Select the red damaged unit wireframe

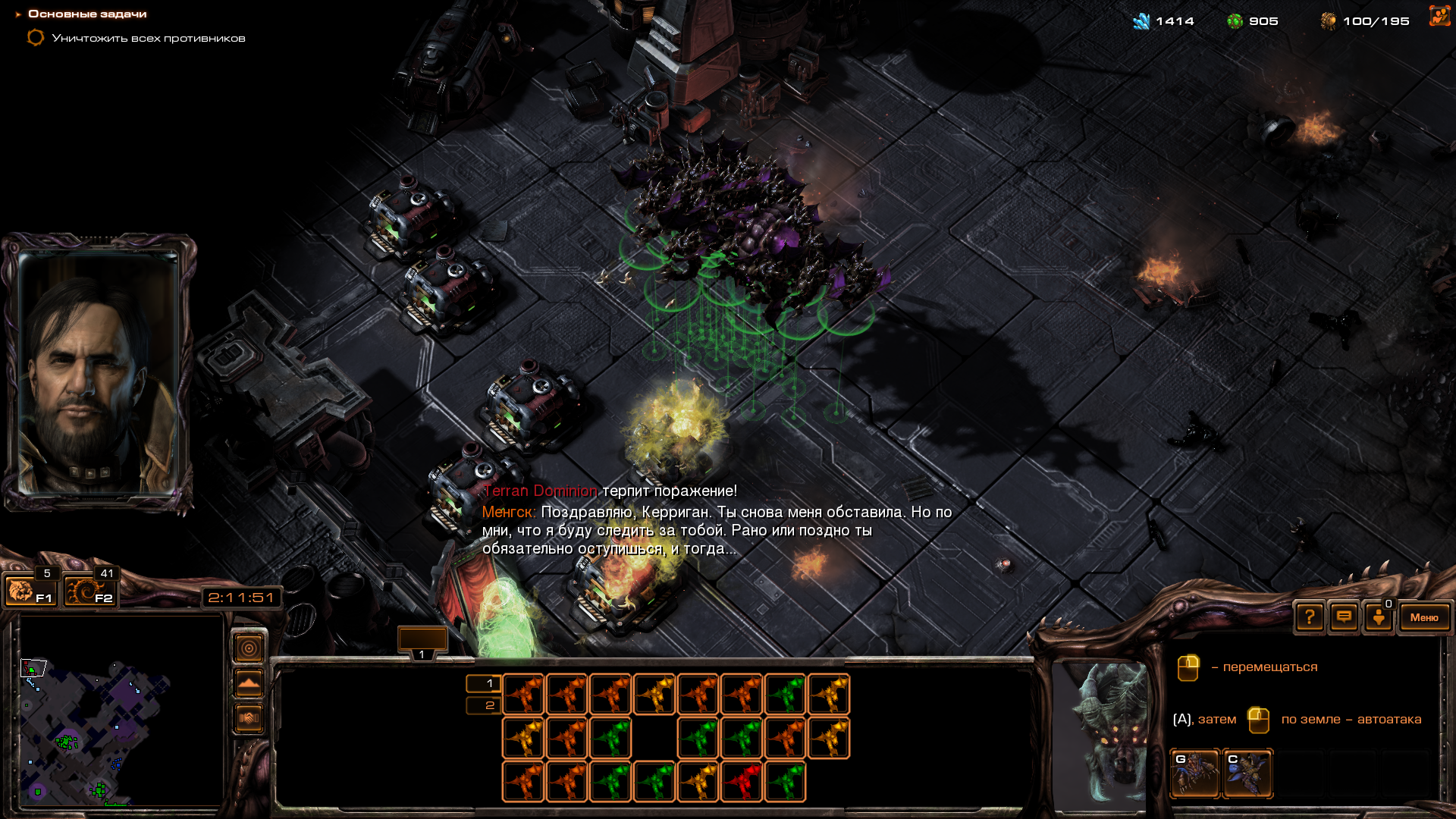pyautogui.click(x=741, y=781)
